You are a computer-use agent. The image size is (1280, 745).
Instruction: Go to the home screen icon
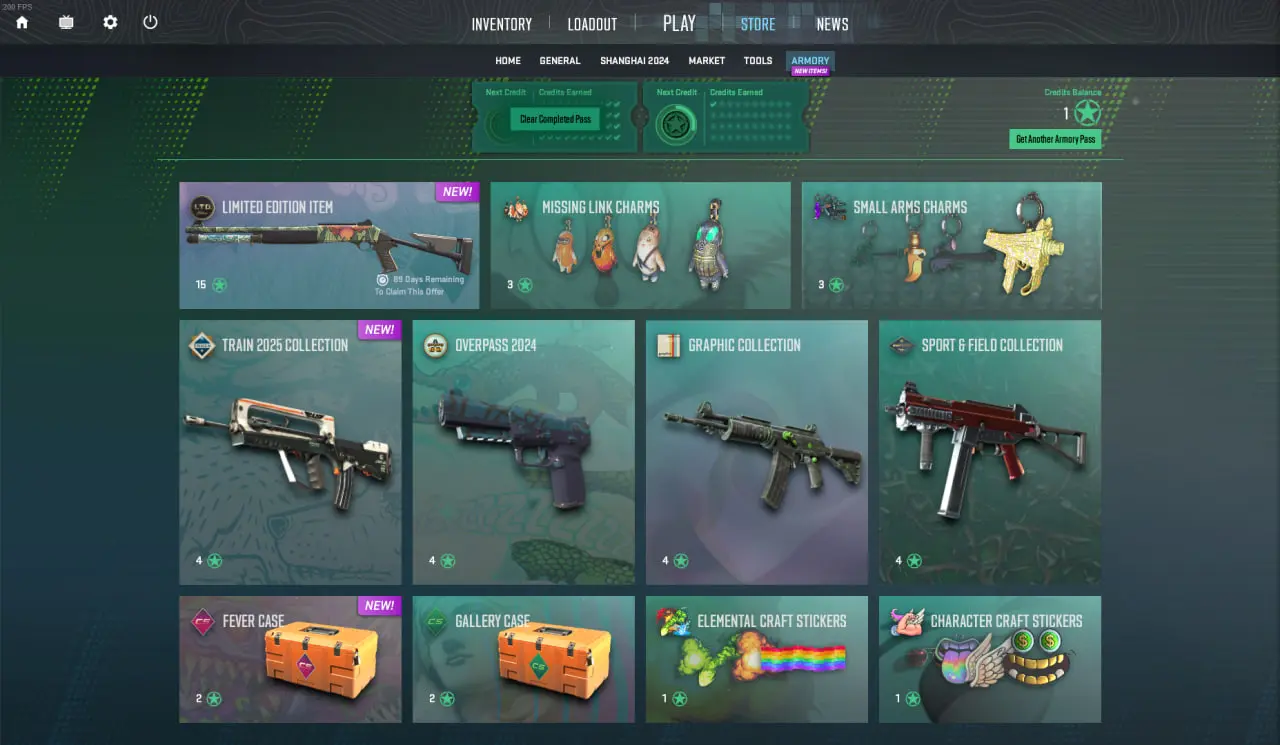pyautogui.click(x=22, y=22)
